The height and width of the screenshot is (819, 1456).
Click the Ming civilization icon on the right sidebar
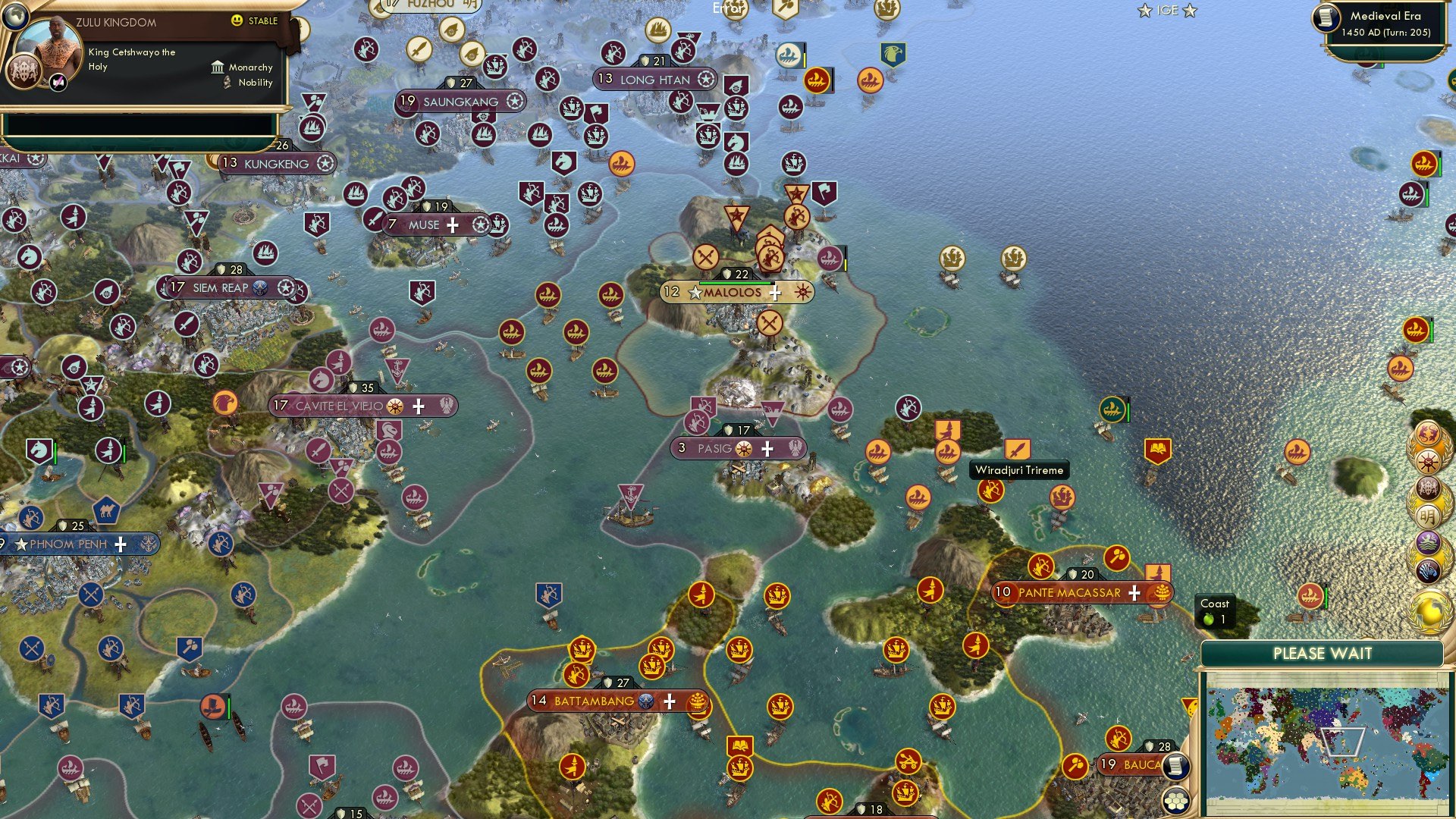point(1428,516)
